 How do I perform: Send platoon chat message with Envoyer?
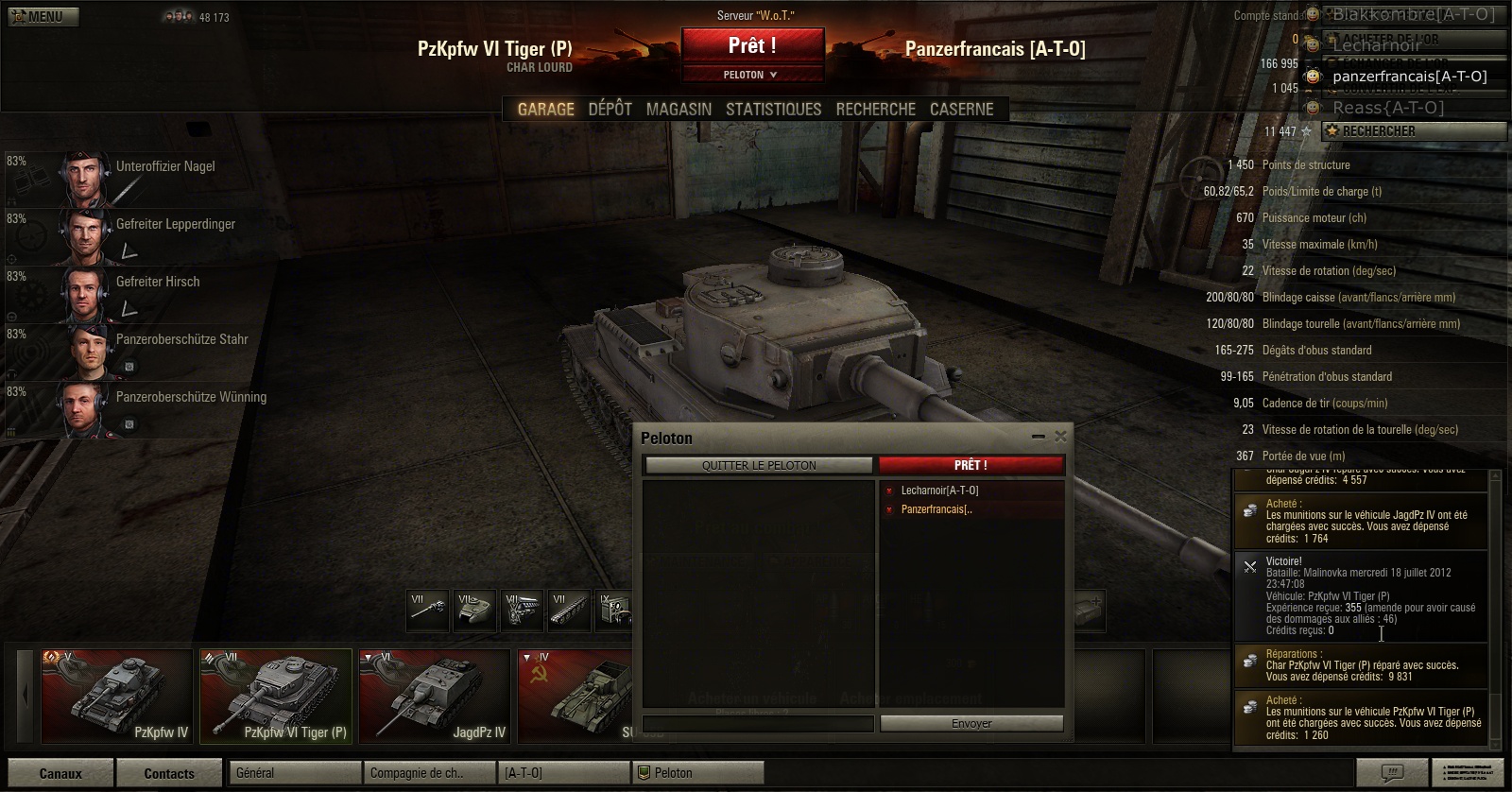(971, 723)
